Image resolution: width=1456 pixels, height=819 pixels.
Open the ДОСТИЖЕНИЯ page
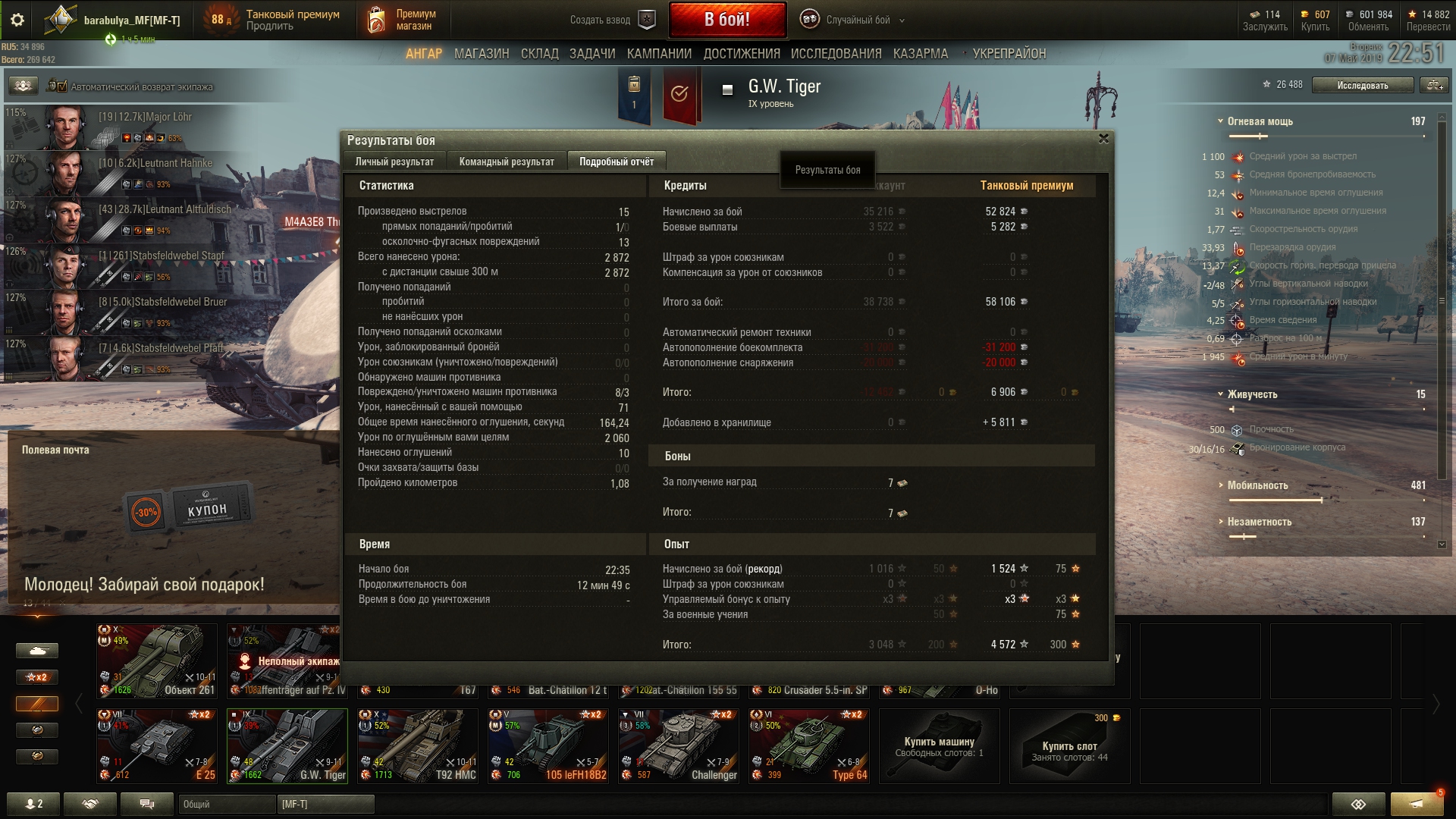point(741,54)
